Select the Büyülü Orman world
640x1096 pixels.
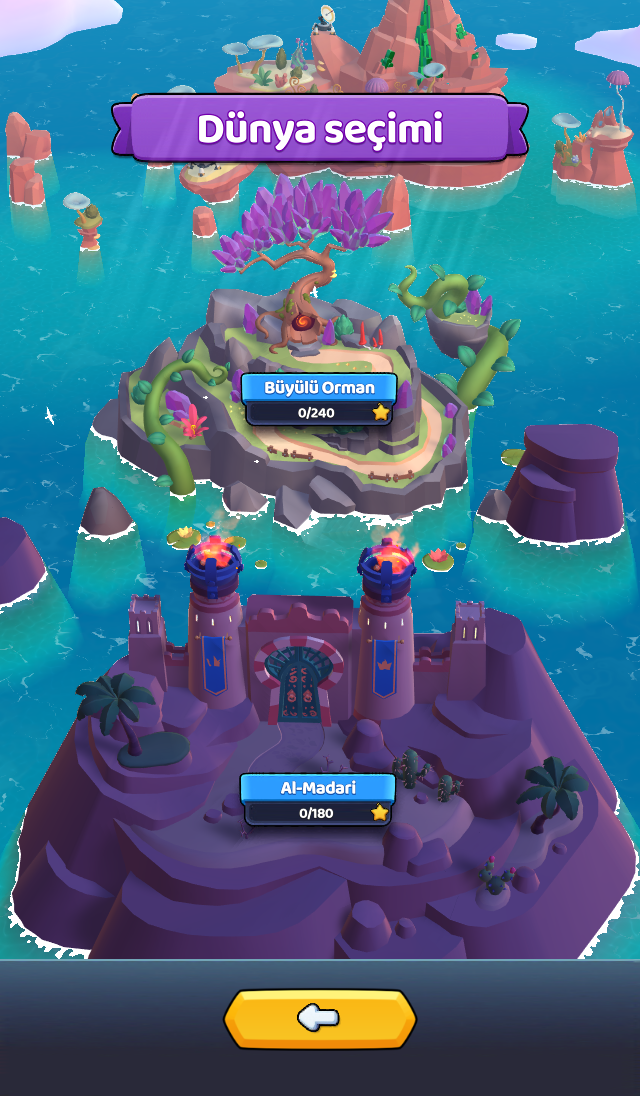[318, 398]
